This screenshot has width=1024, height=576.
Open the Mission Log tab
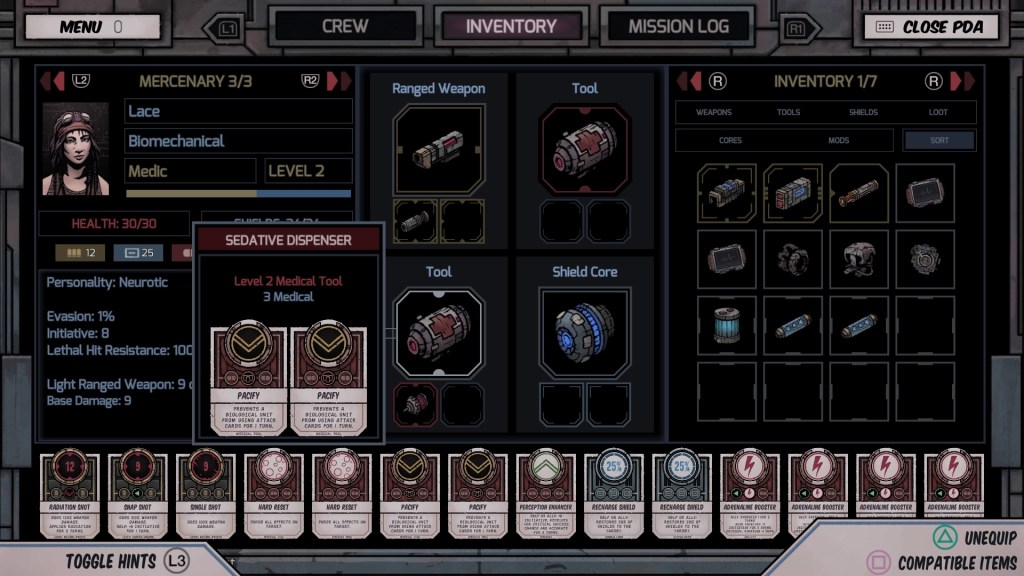tap(678, 27)
